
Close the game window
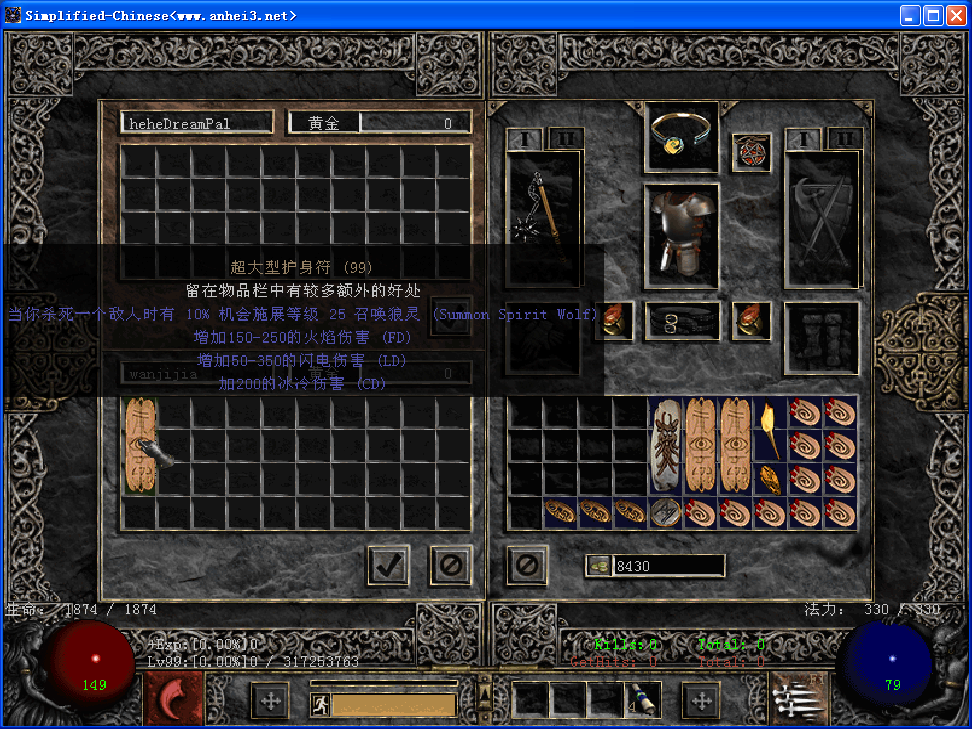click(954, 15)
